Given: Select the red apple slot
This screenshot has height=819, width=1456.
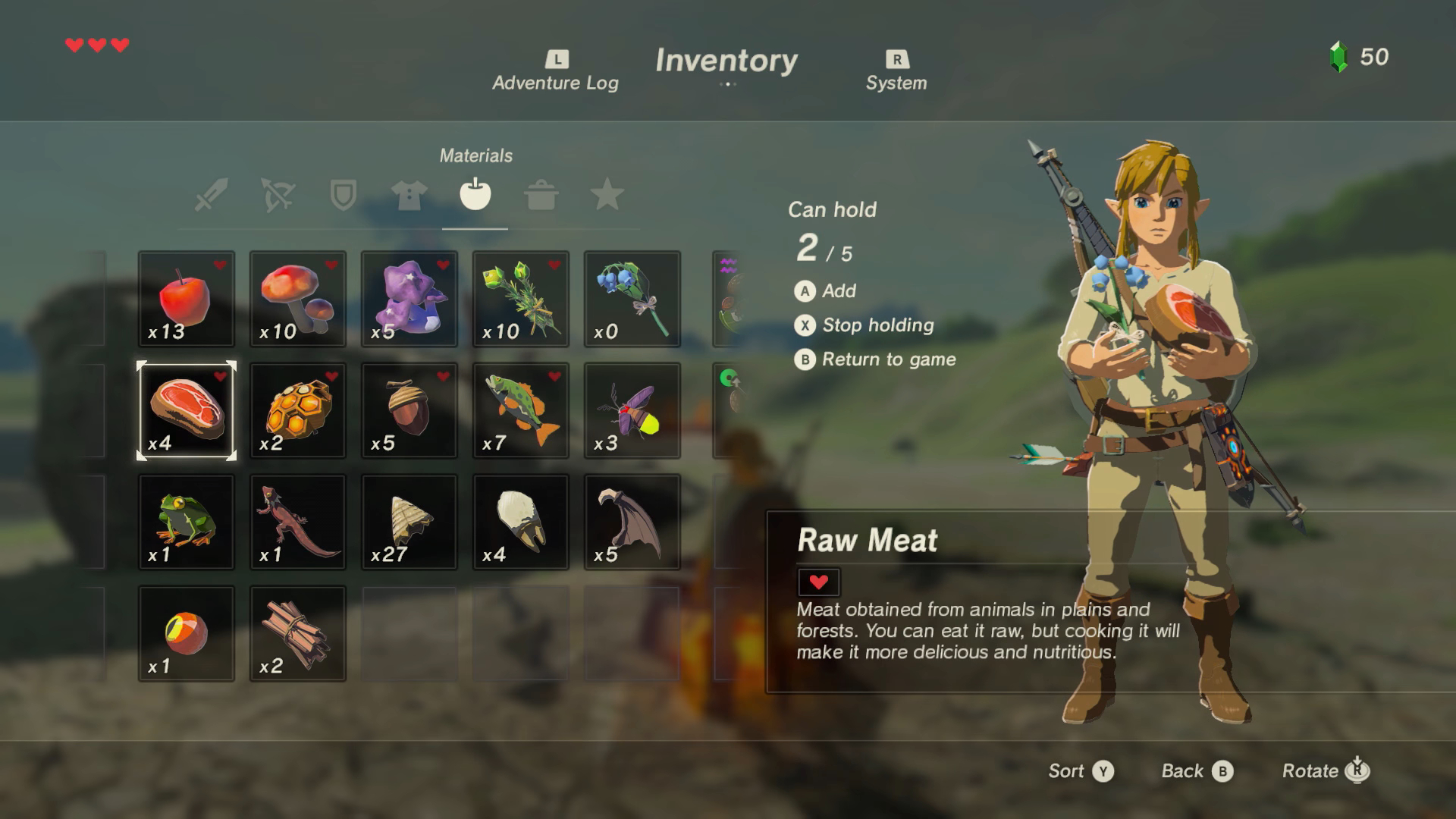Looking at the screenshot, I should coord(187,299).
